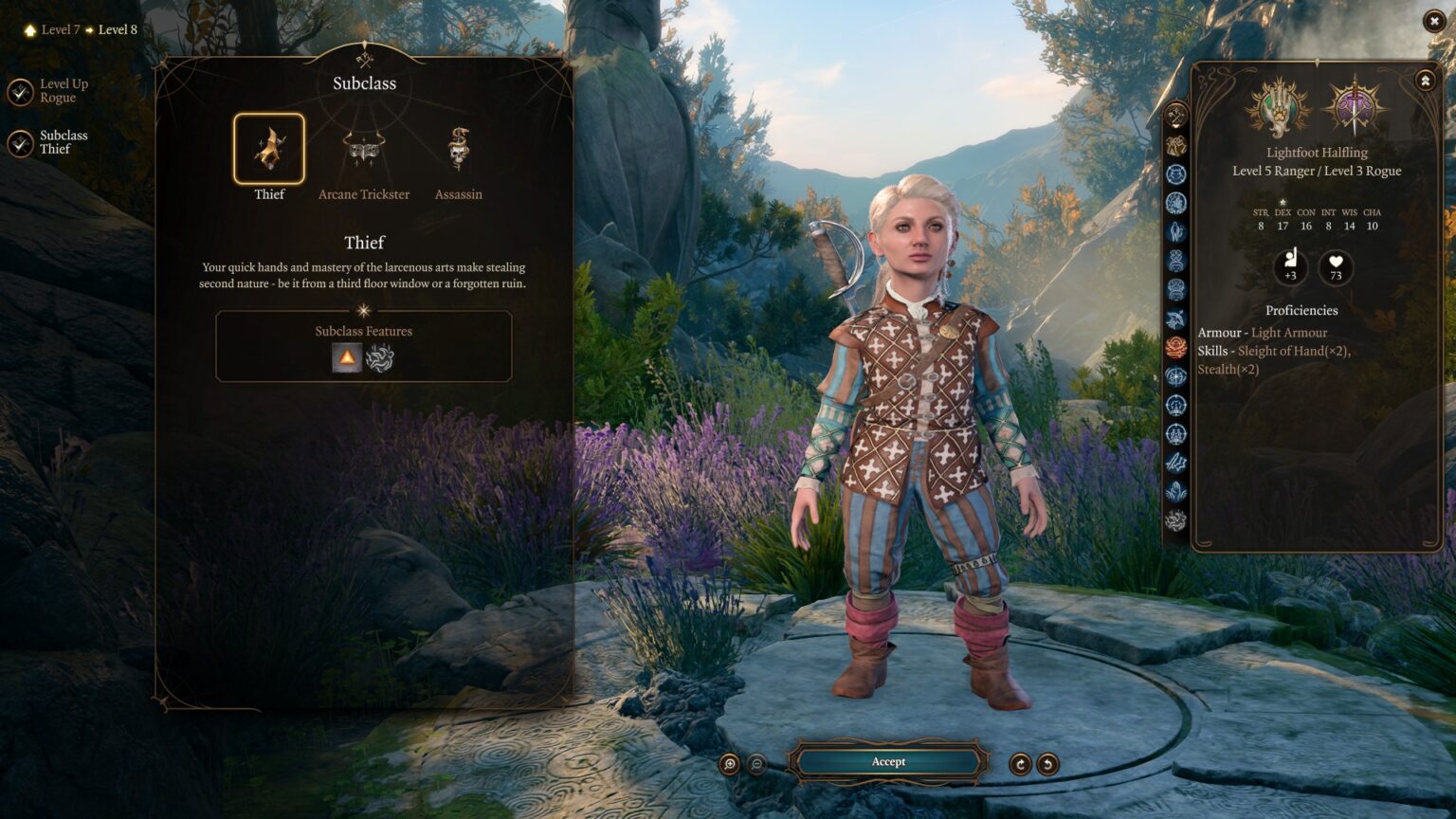Inspect the orange triangle subclass feature

[347, 358]
